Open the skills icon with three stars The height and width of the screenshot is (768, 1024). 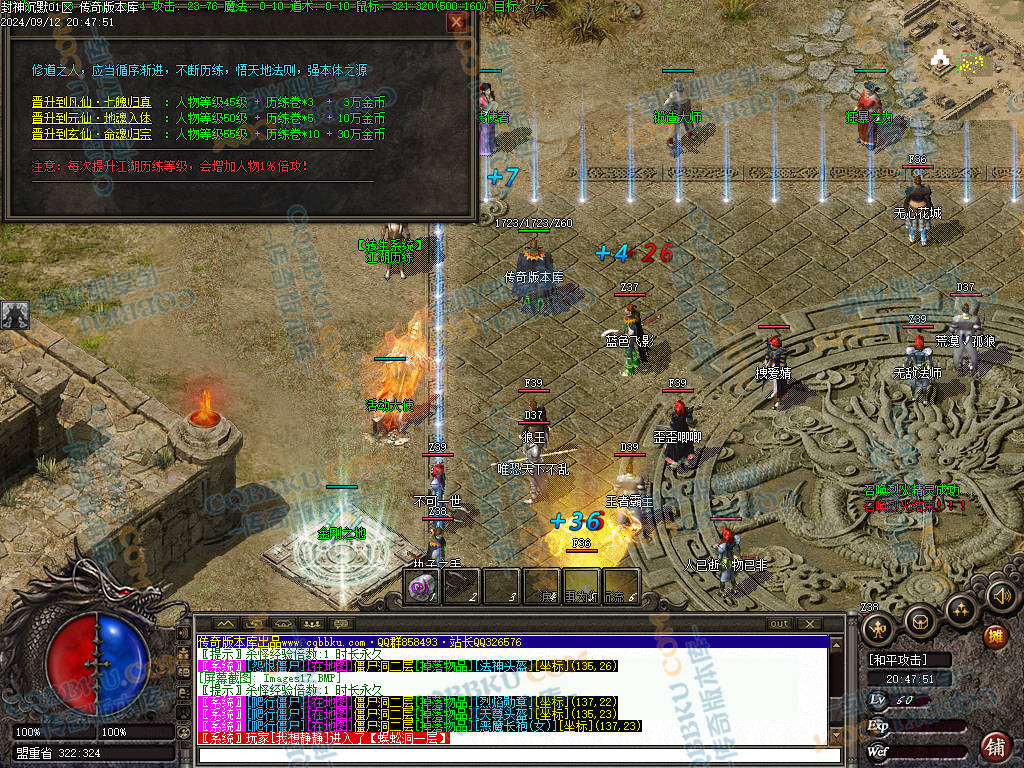pyautogui.click(x=961, y=607)
